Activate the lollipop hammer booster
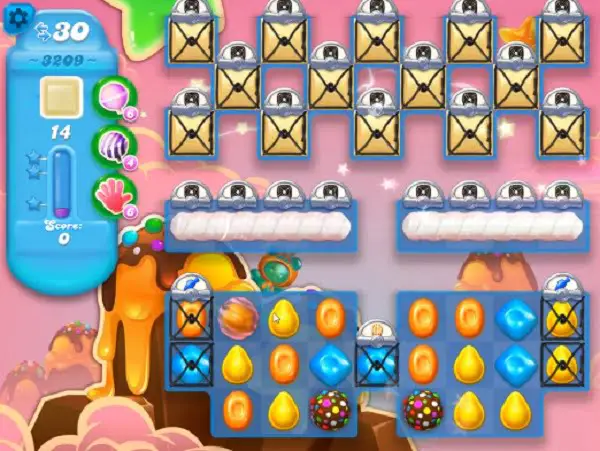This screenshot has height=451, width=600. point(112,96)
